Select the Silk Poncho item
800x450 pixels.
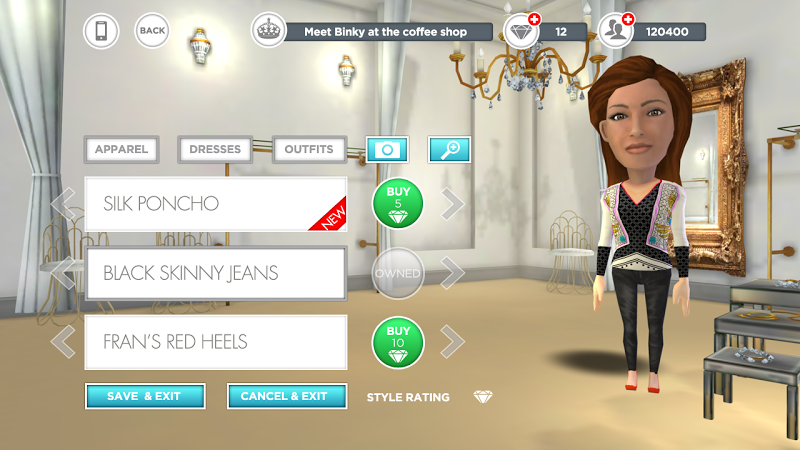click(x=215, y=204)
